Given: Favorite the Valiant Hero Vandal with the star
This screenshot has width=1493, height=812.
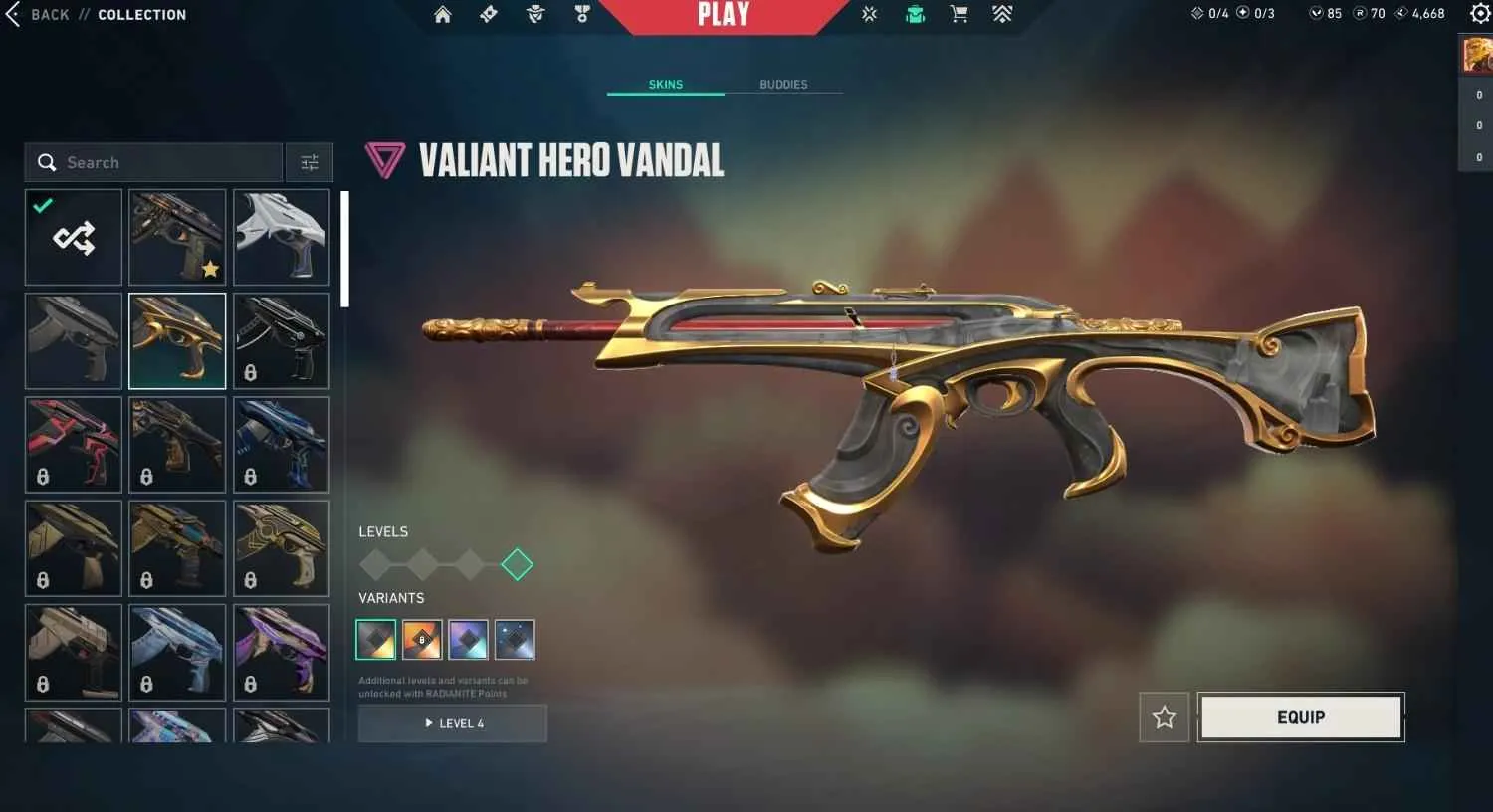Looking at the screenshot, I should [1163, 716].
